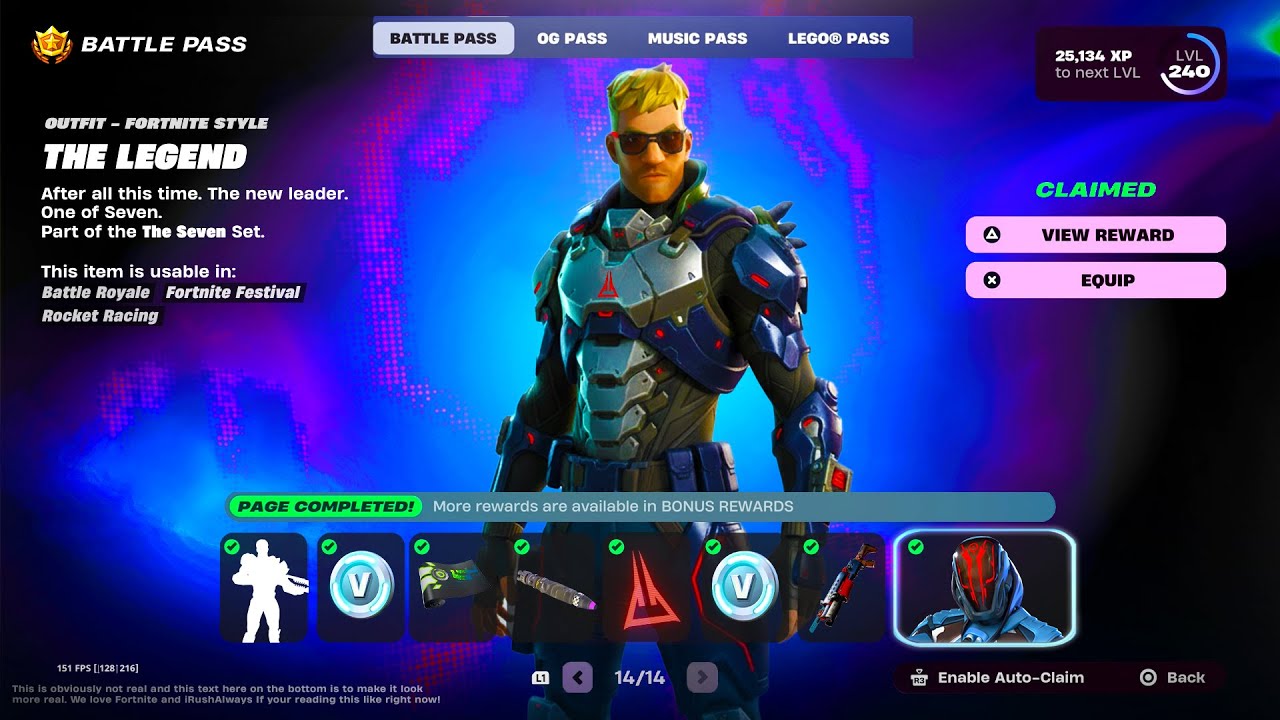This screenshot has height=720, width=1280.
Task: Click the View Reward button
Action: click(1095, 235)
